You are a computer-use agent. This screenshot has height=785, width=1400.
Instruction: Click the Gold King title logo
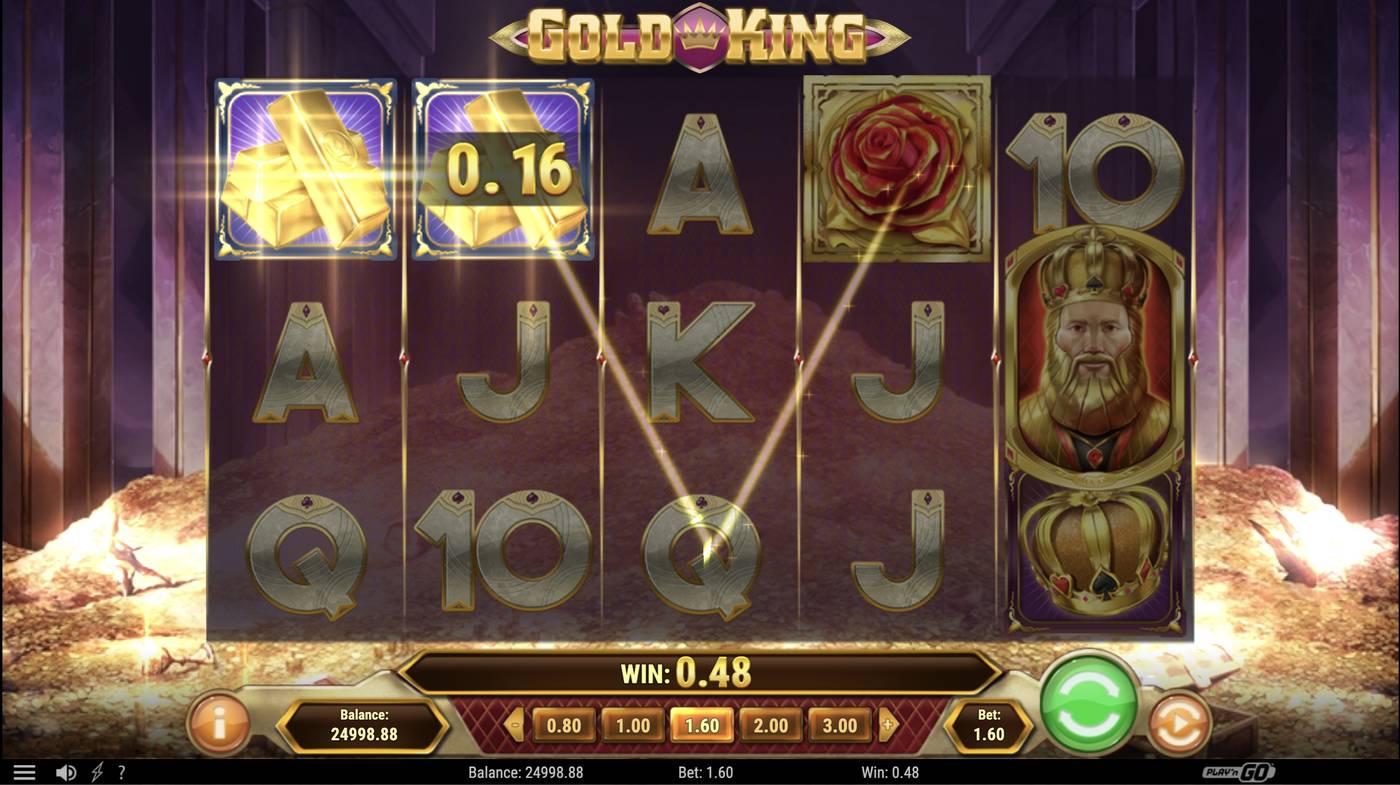click(x=700, y=33)
